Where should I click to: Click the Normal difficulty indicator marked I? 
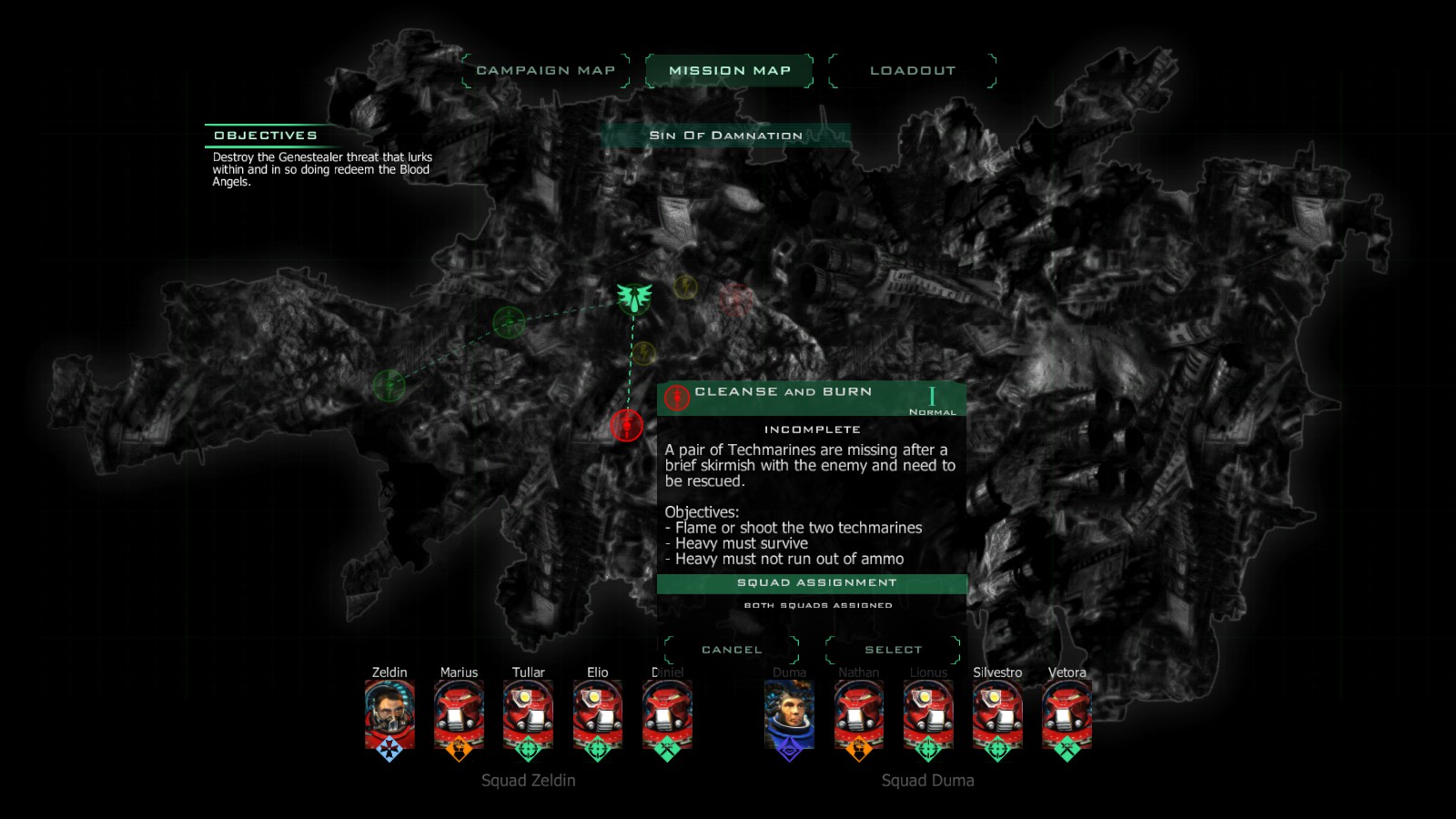[x=931, y=399]
